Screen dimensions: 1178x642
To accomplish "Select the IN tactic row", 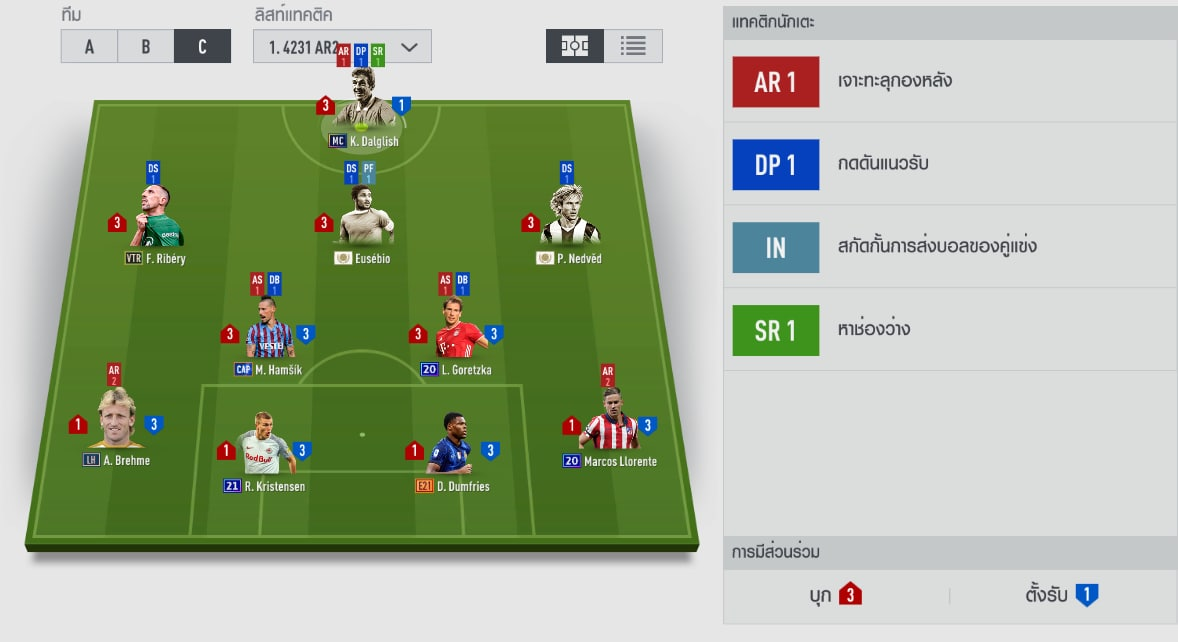I will (949, 247).
